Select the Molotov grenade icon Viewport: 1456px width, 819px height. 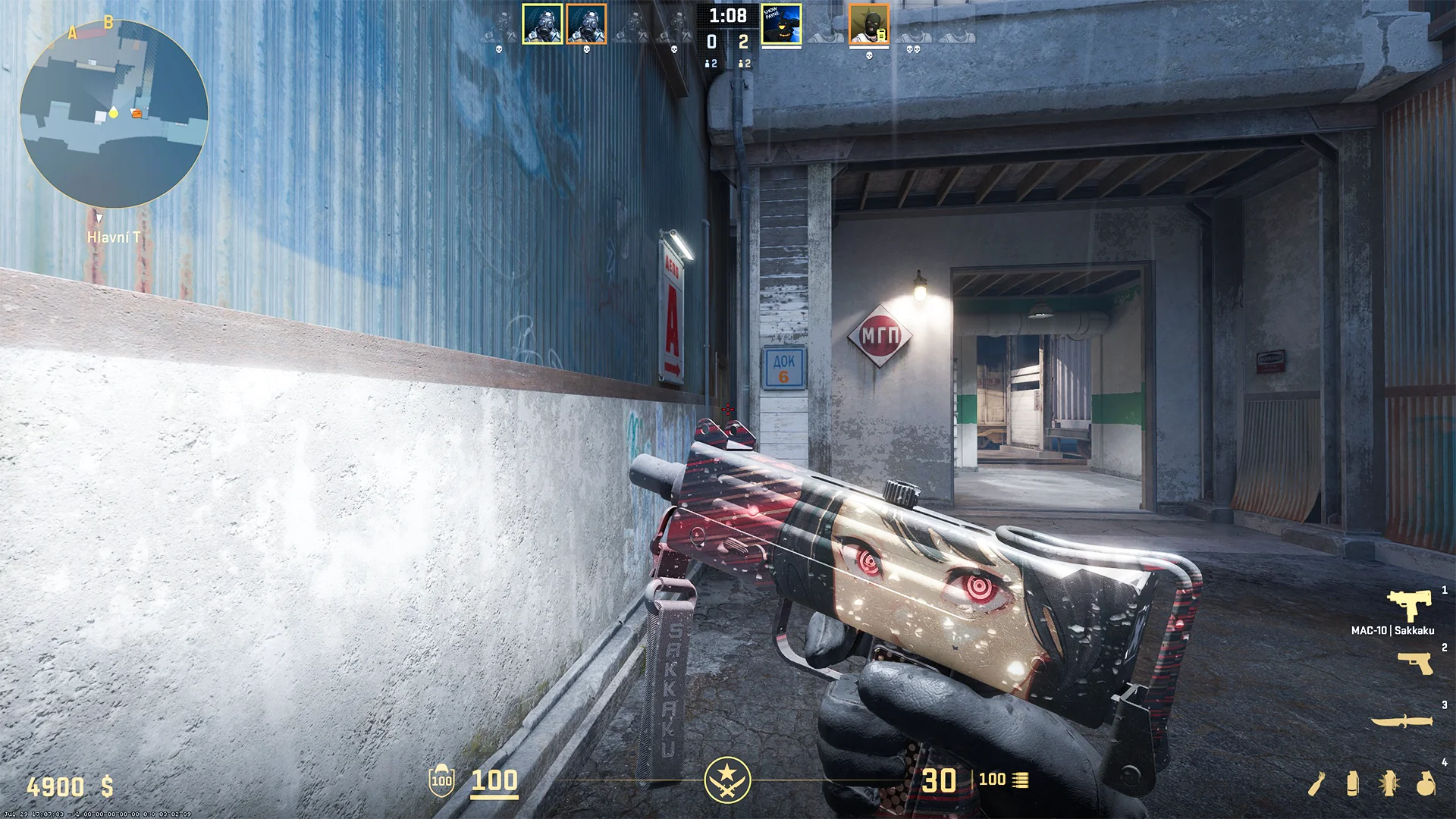[x=1316, y=785]
